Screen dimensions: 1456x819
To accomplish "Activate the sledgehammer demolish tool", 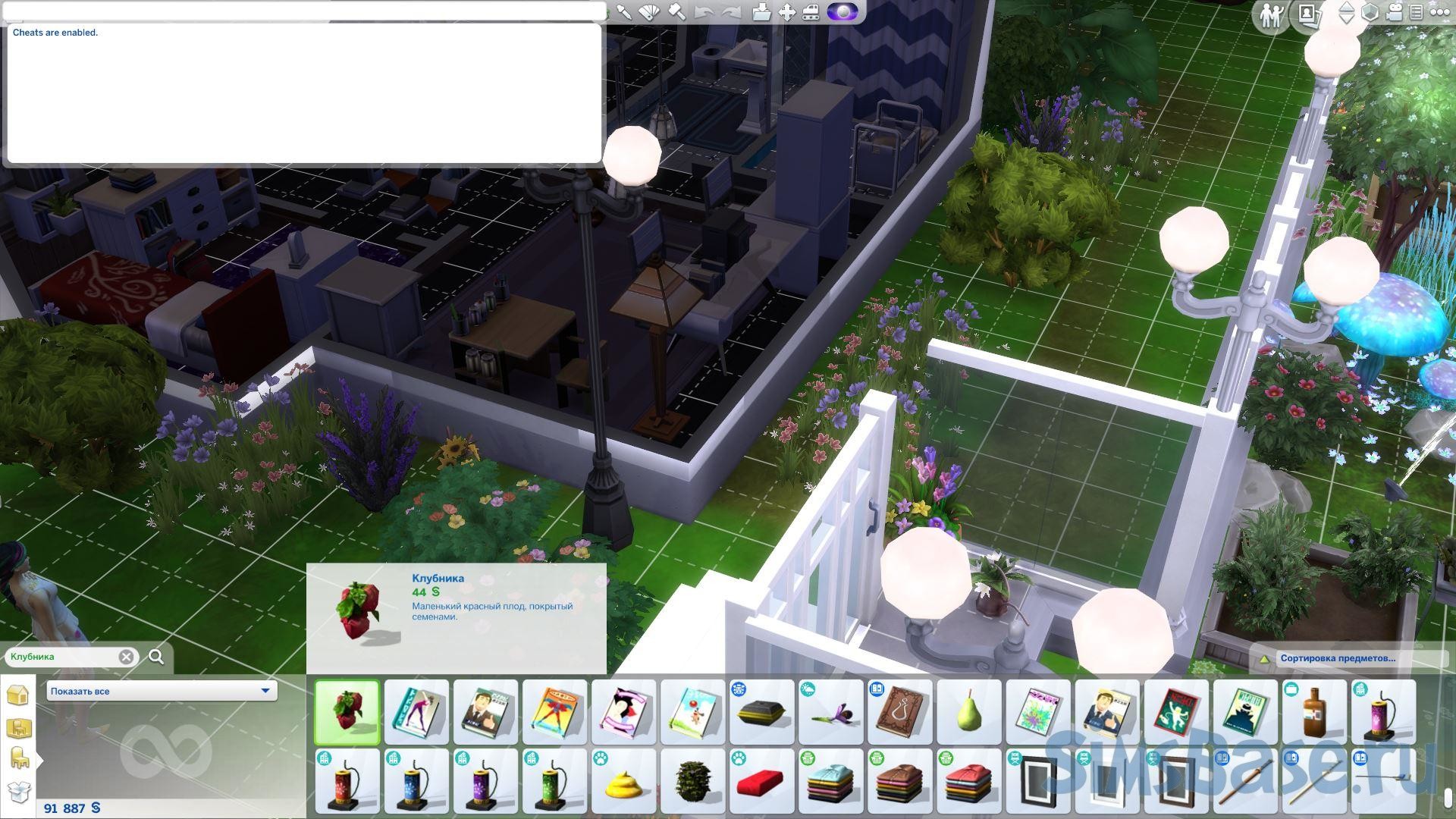I will [x=676, y=12].
